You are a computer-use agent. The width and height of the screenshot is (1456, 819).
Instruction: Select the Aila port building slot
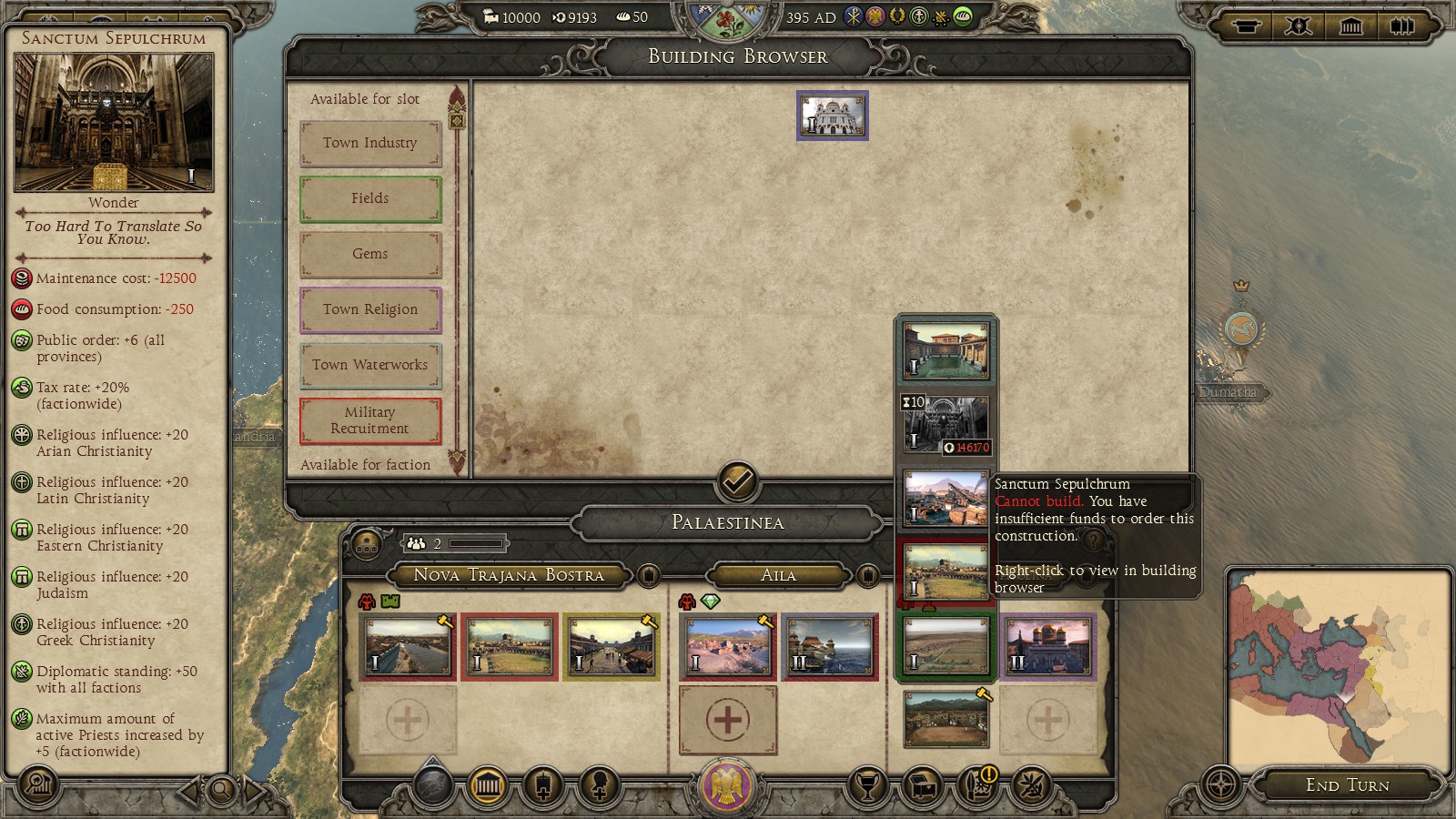(830, 647)
